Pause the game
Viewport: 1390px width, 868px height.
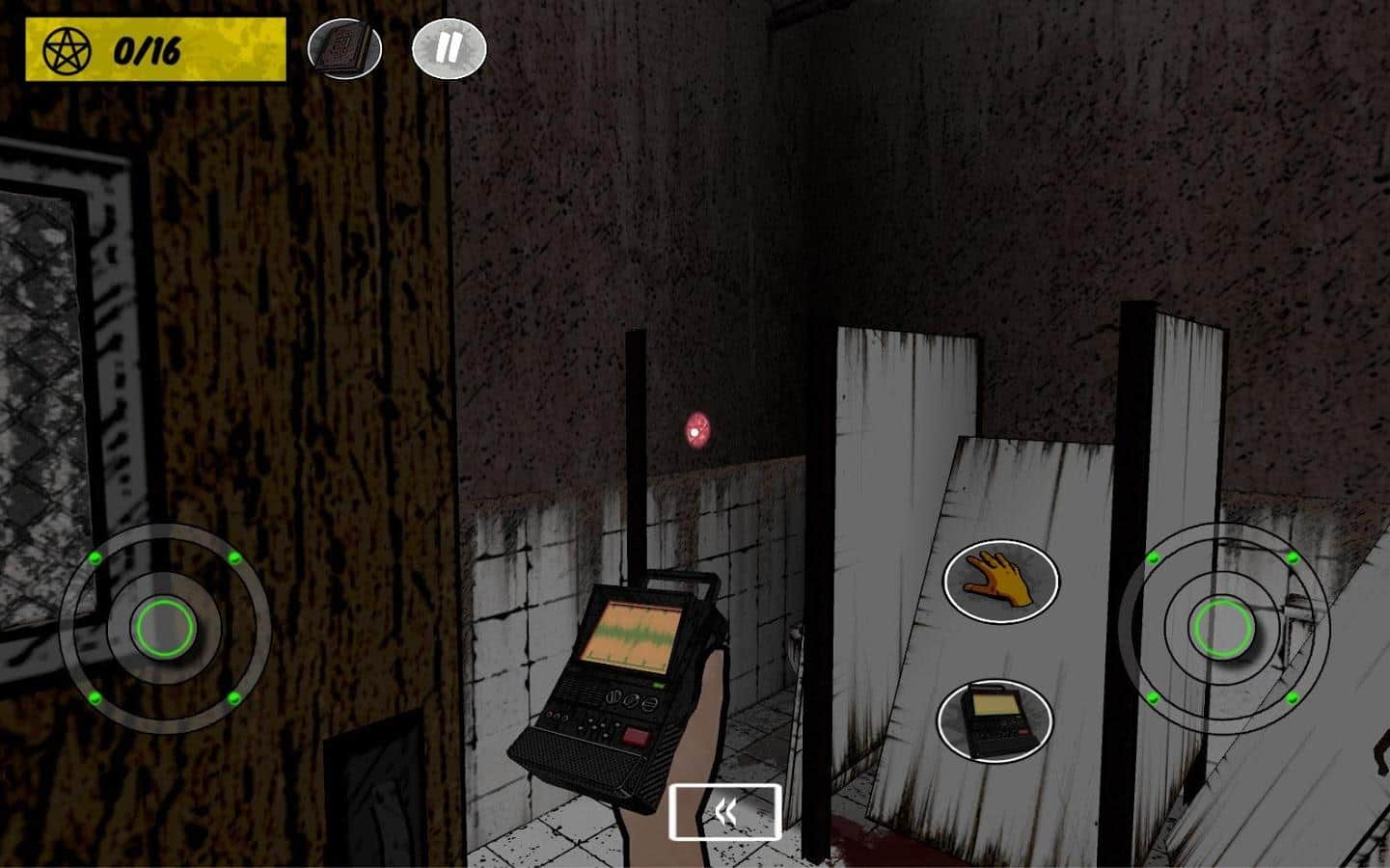tap(449, 49)
